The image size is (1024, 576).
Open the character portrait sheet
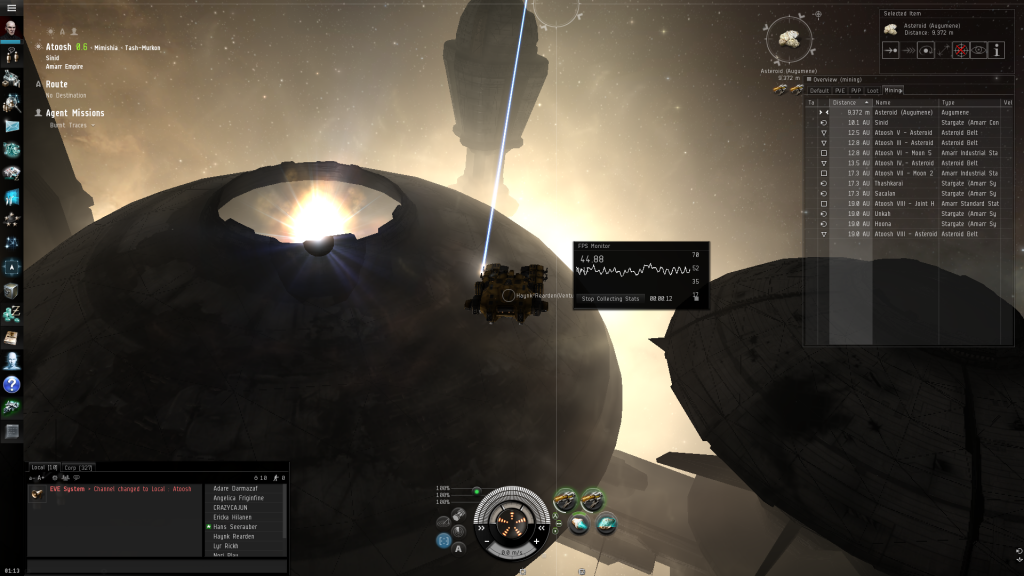coord(11,29)
